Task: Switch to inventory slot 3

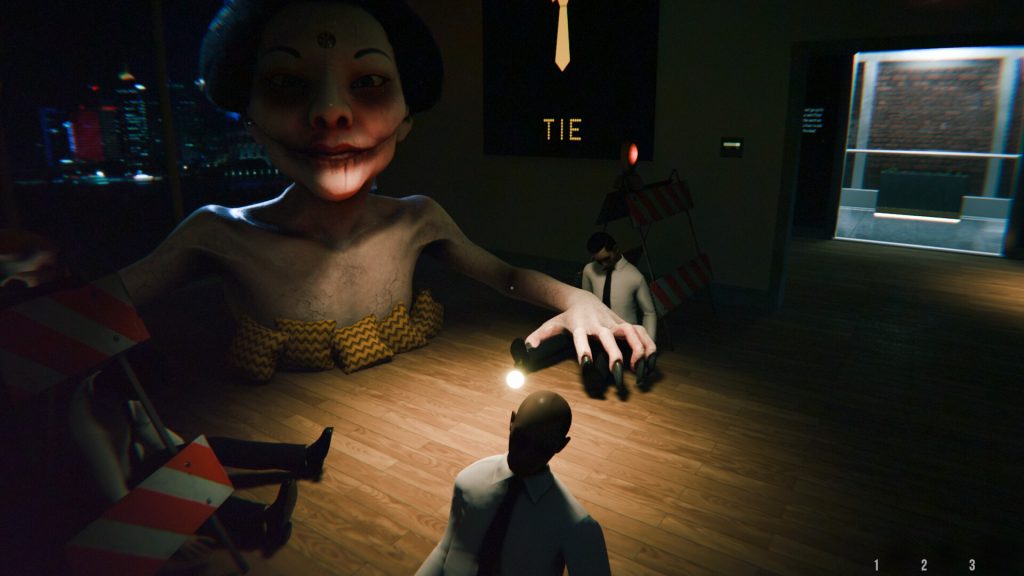Action: point(971,565)
